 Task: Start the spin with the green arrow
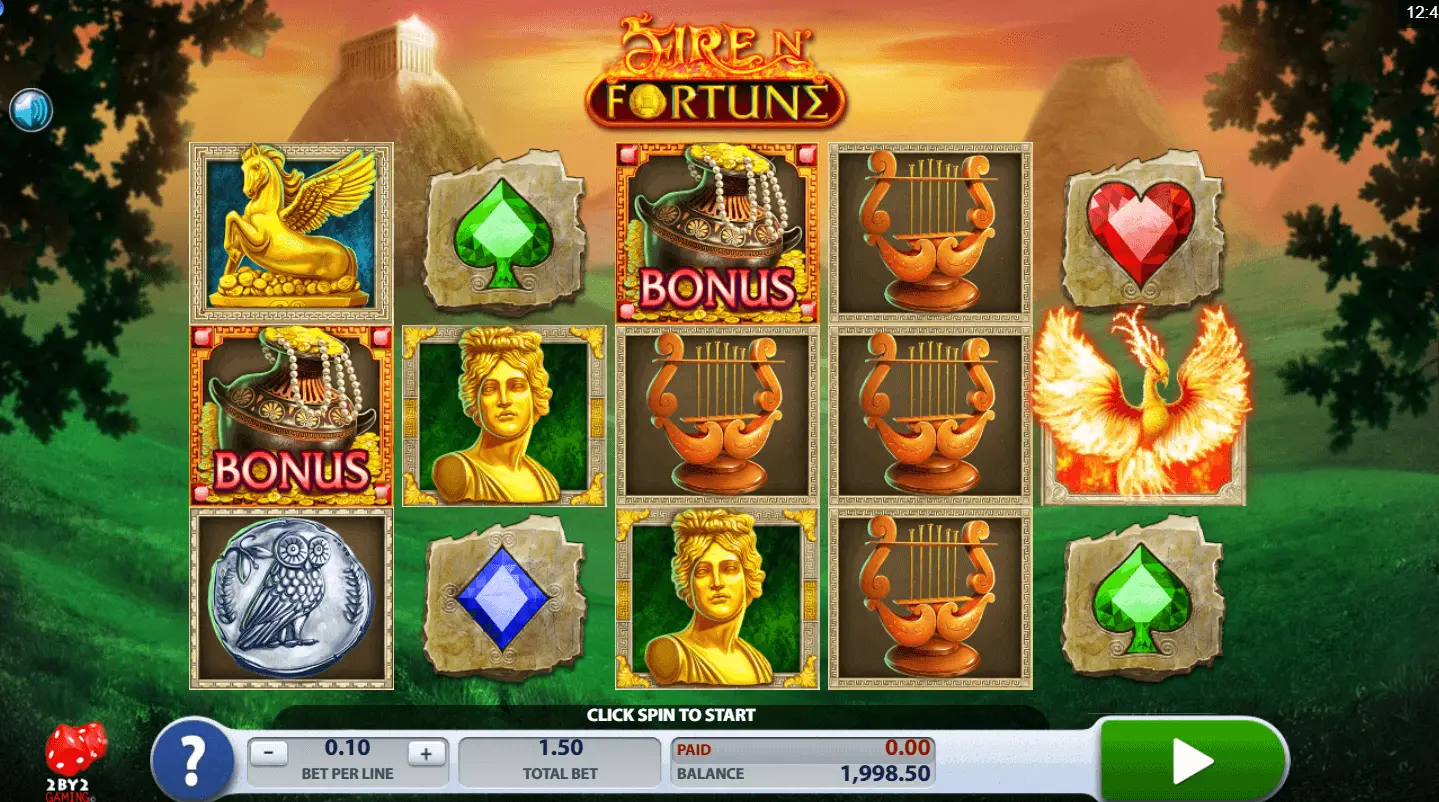(1192, 761)
